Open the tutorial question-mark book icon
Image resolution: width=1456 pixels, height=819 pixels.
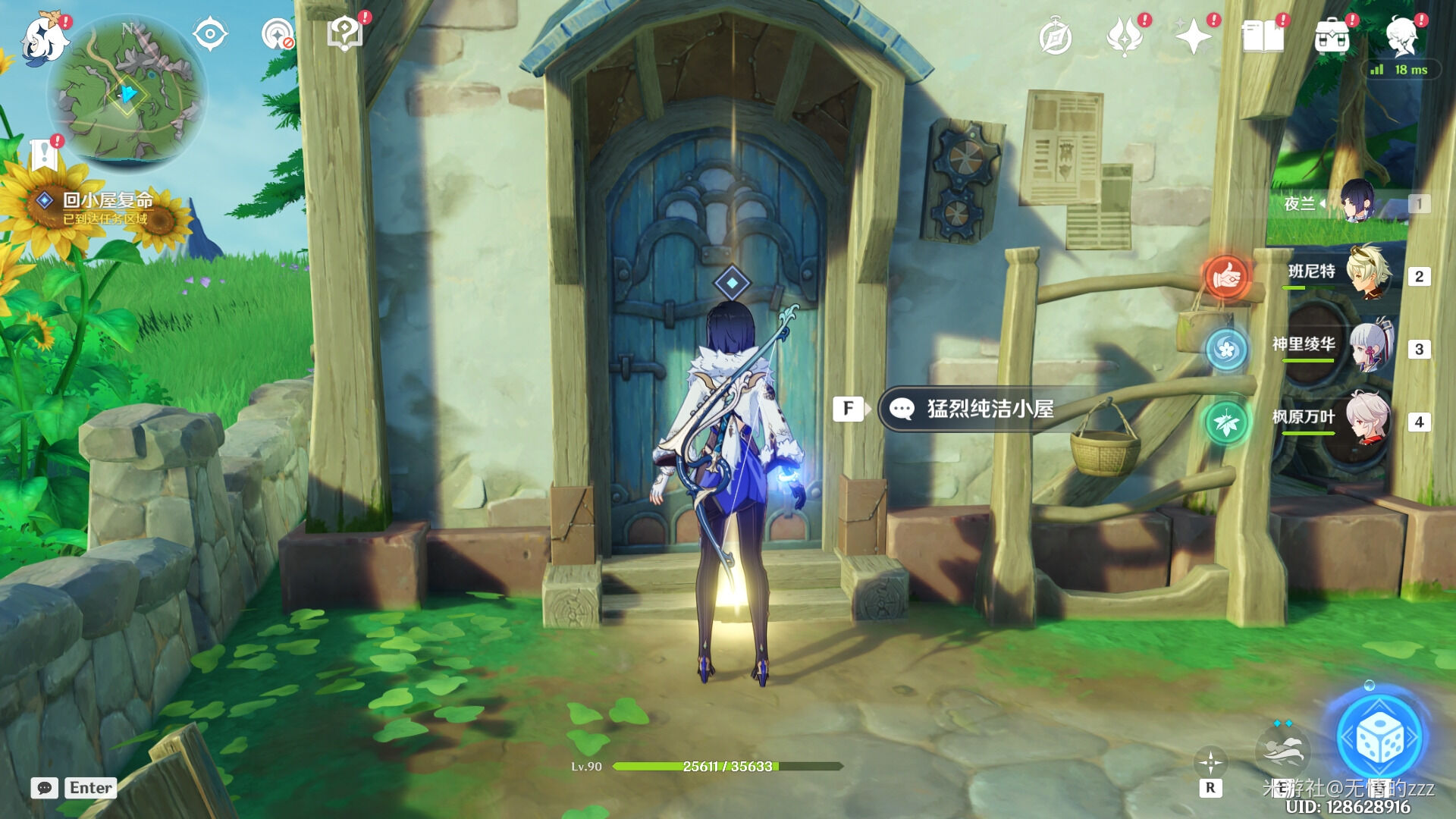(344, 35)
